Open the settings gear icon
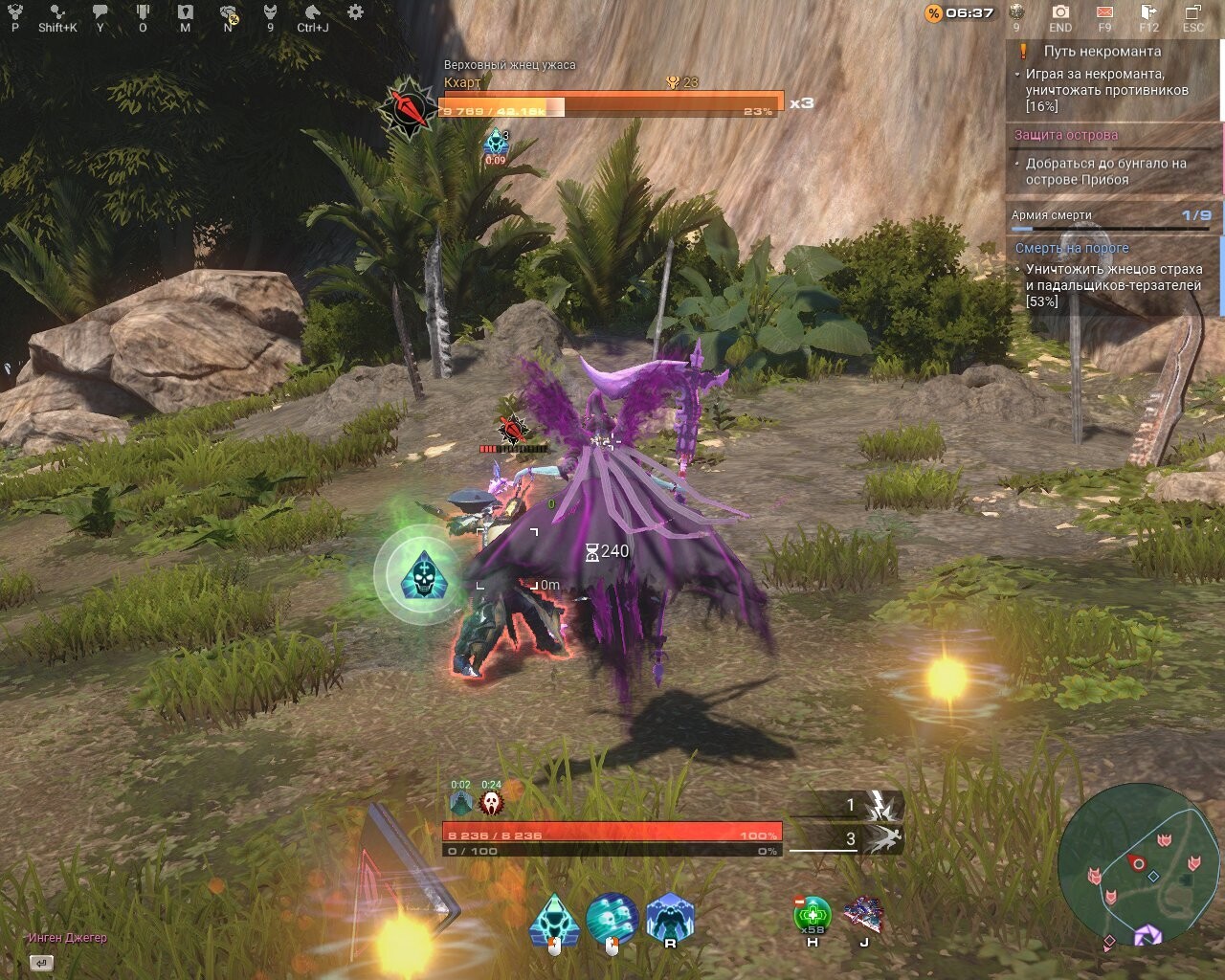Screen dimensions: 1225x980 coord(355,12)
